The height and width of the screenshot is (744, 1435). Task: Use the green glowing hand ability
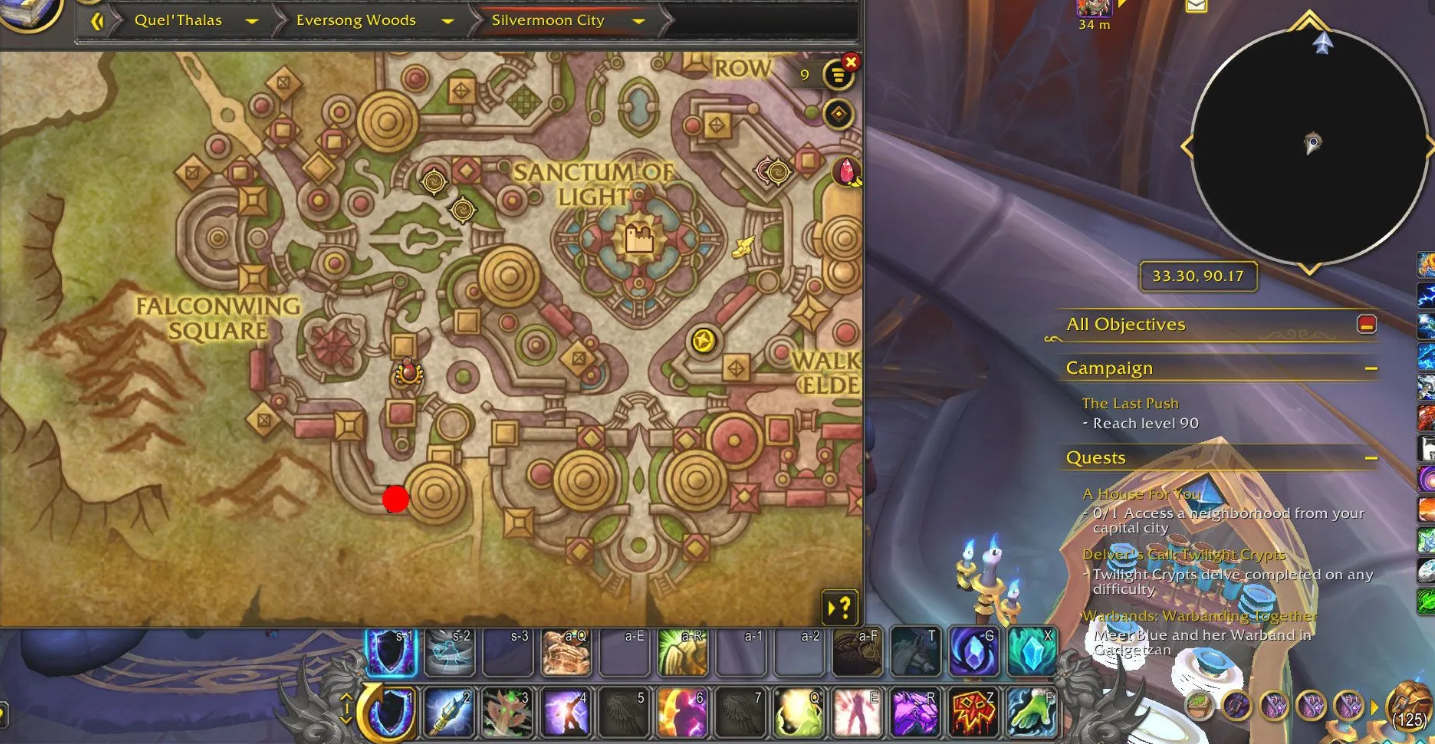click(x=1031, y=713)
